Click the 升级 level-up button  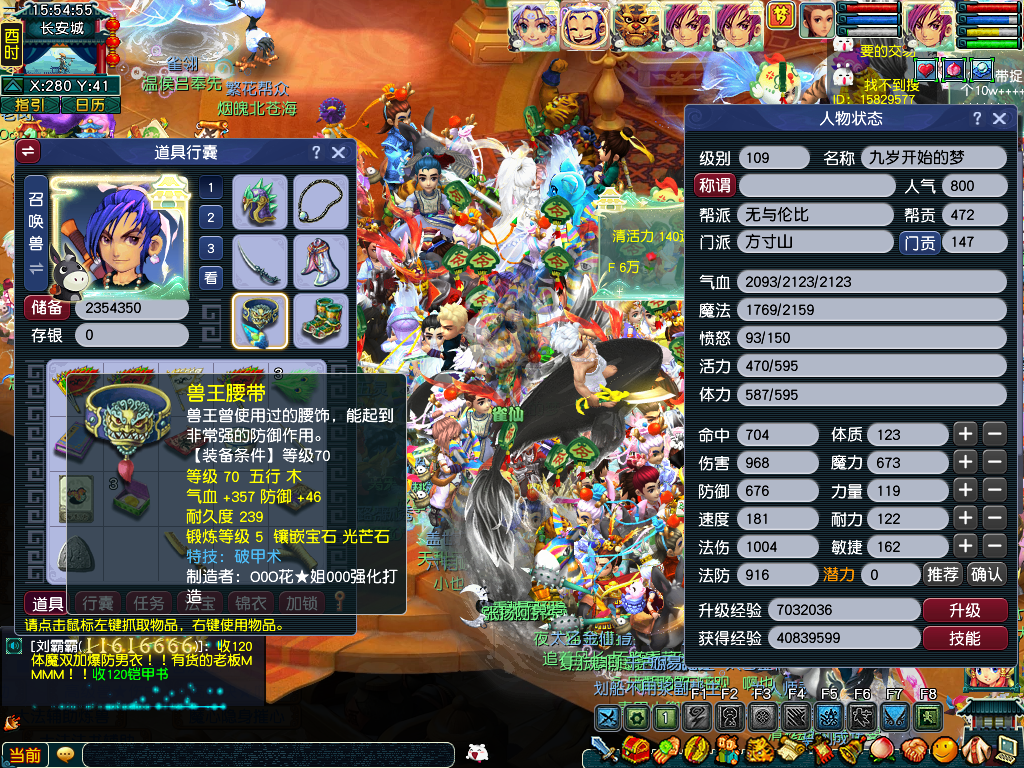(x=964, y=610)
